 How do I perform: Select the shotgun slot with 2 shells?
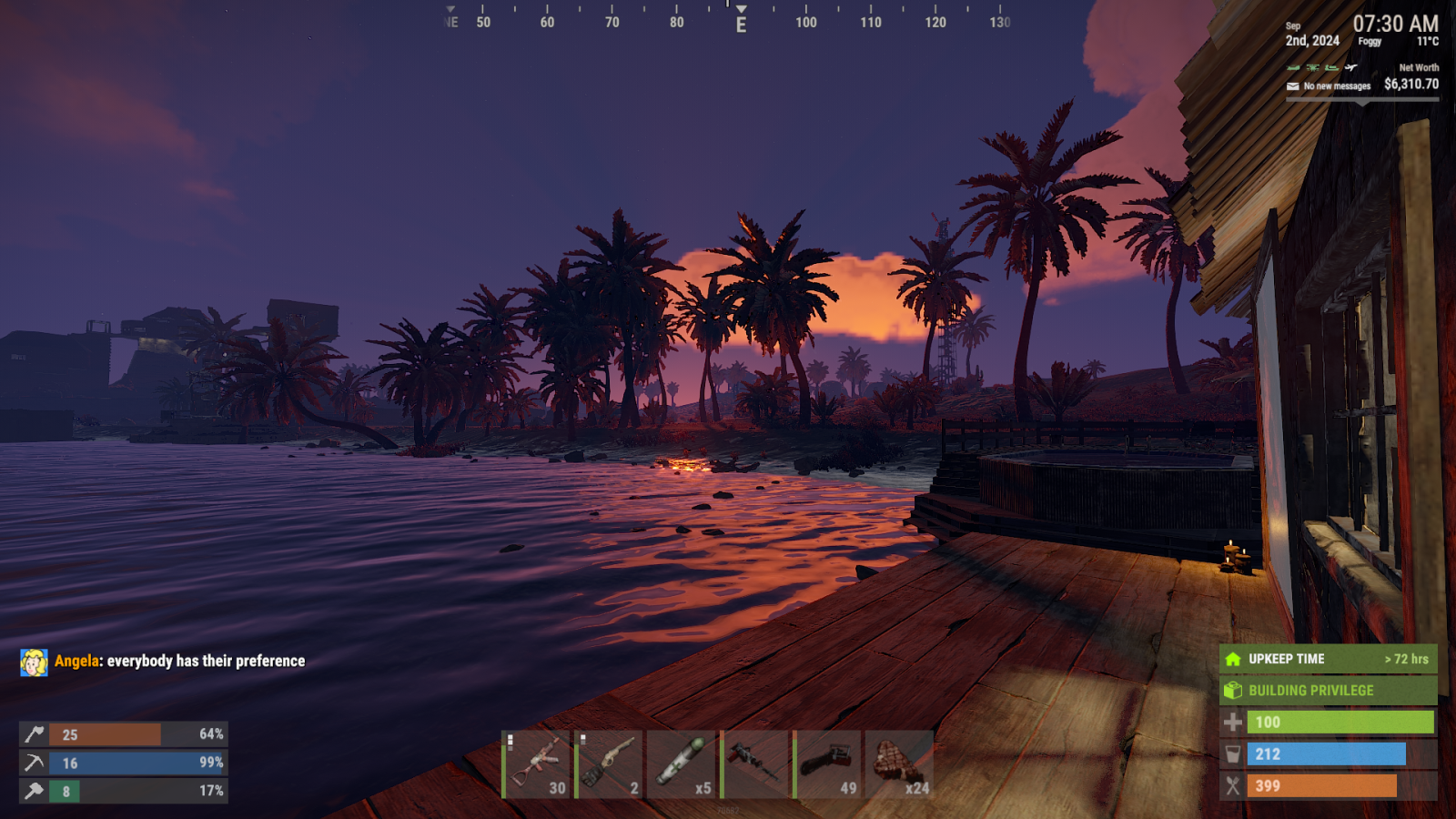tap(609, 764)
